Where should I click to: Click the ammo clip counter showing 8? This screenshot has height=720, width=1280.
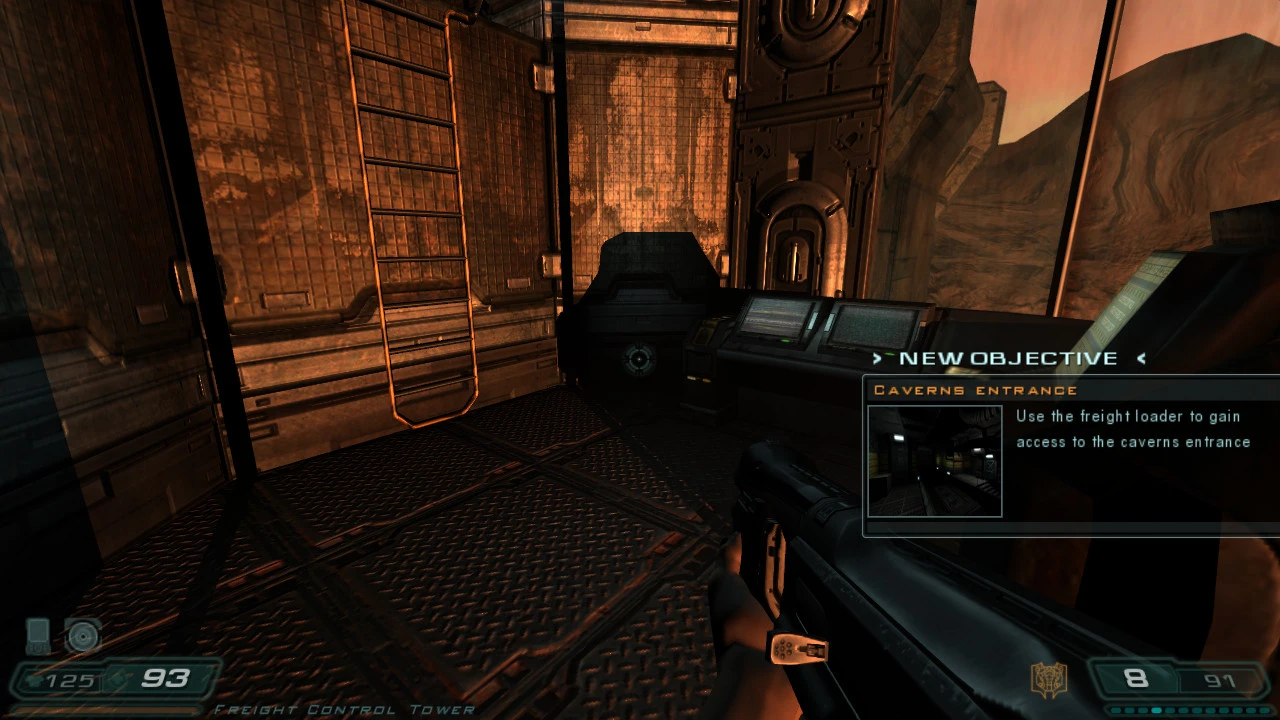click(x=1136, y=679)
